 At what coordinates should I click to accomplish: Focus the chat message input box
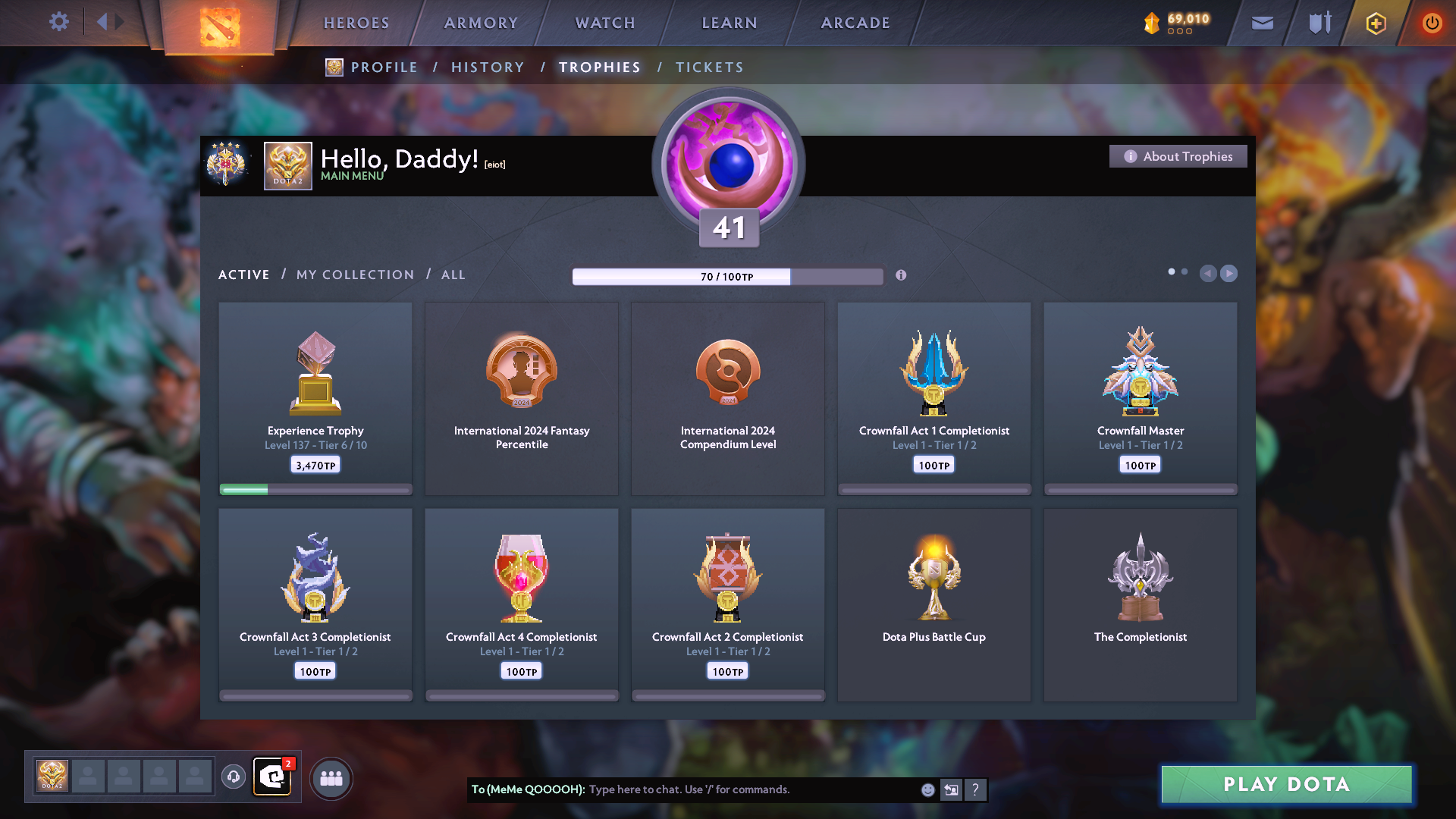pos(751,789)
